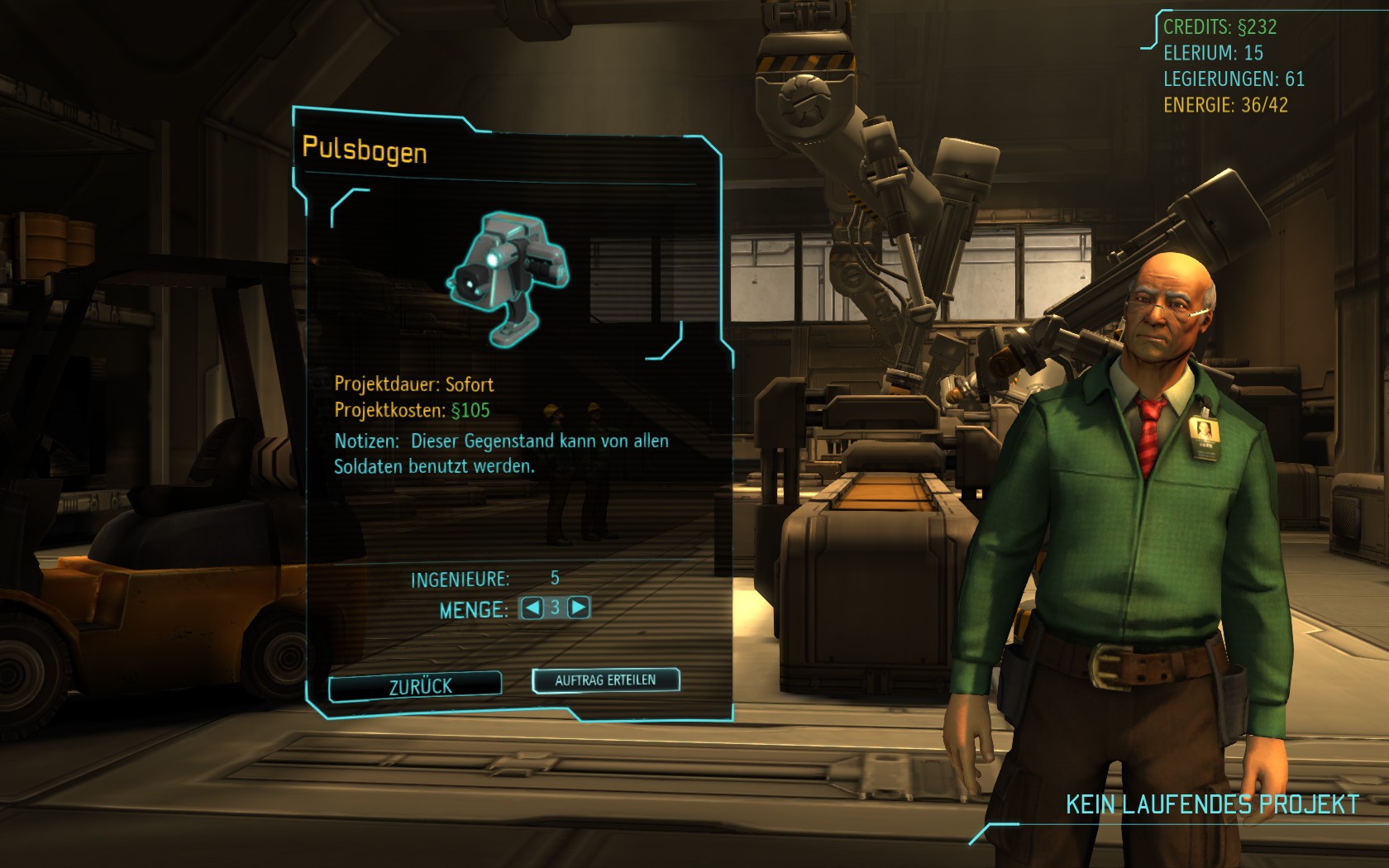Confirm order with Auftrag Erteilen
Image resolution: width=1389 pixels, height=868 pixels.
(605, 680)
